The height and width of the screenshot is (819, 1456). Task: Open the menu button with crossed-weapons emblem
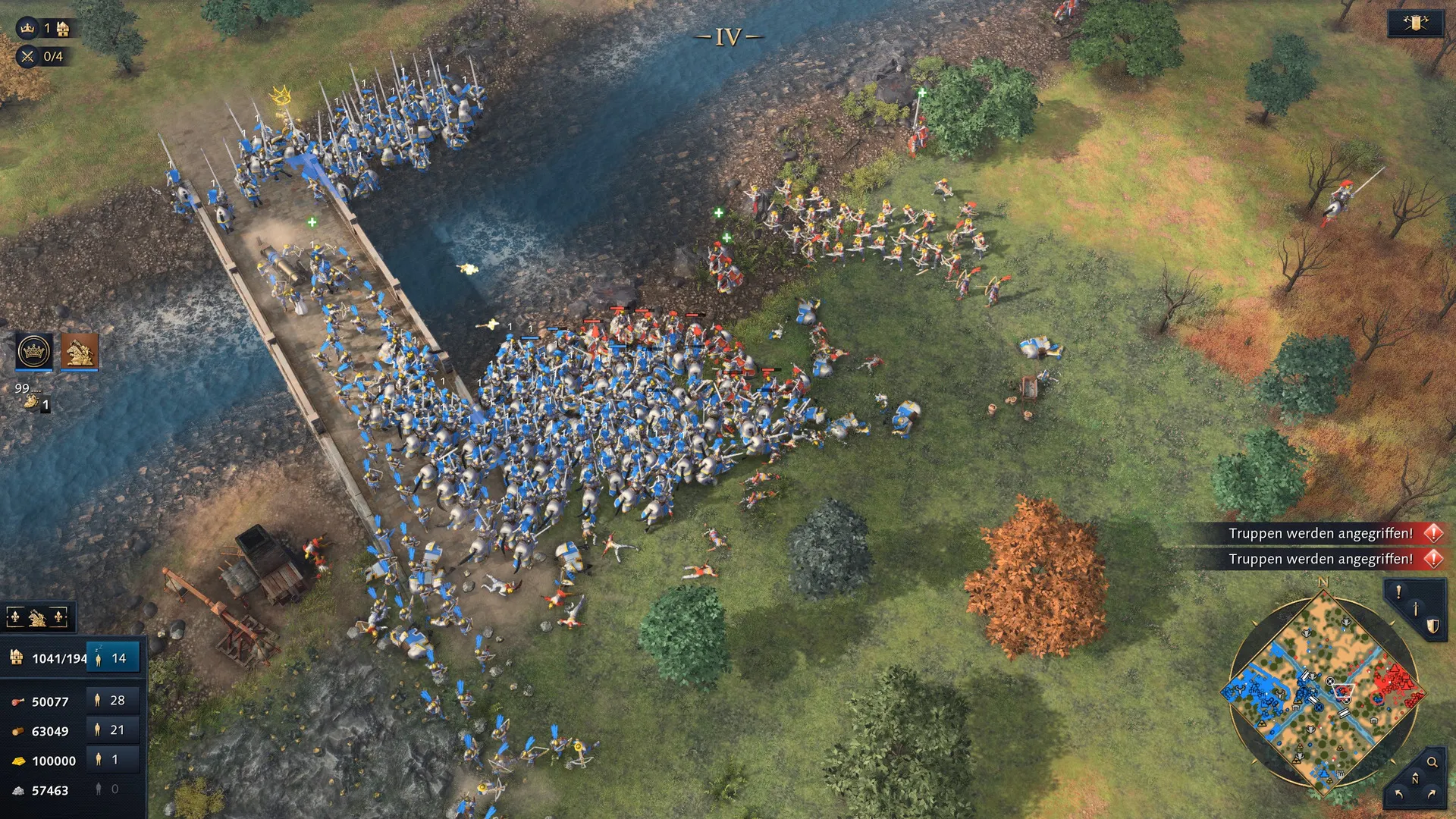coord(1415,24)
